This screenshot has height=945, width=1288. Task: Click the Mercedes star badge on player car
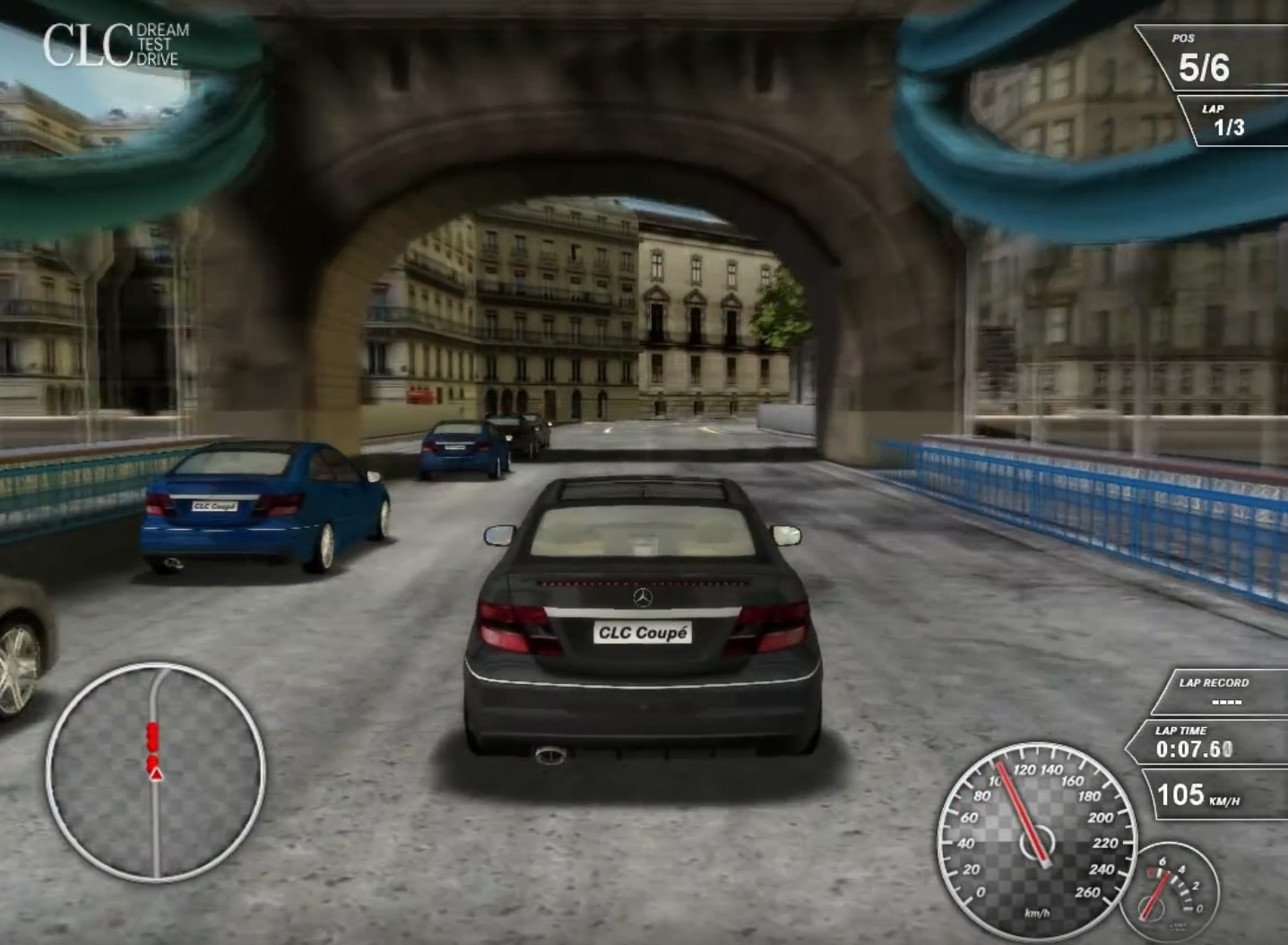[644, 599]
